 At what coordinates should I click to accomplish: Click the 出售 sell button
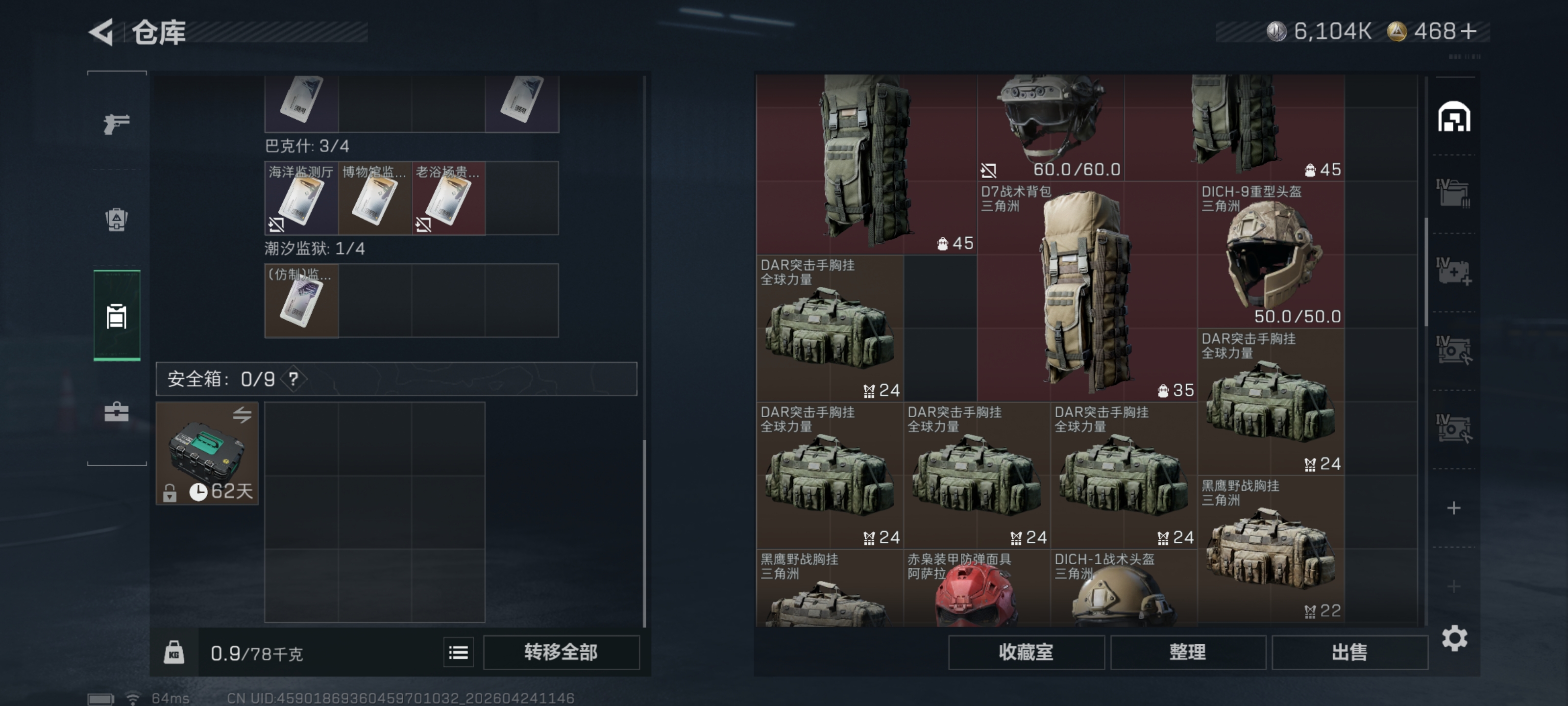[1349, 652]
